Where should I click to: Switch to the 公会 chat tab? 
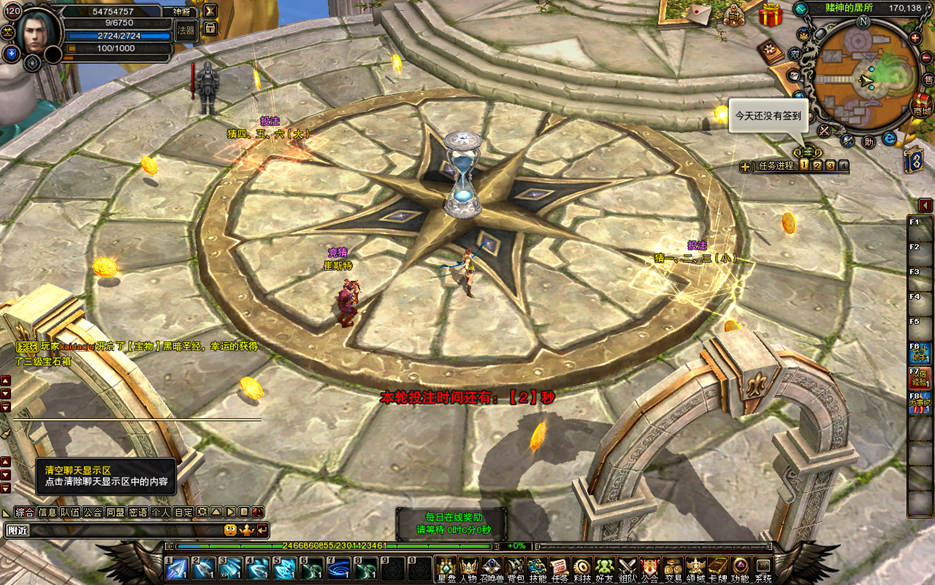[92, 512]
